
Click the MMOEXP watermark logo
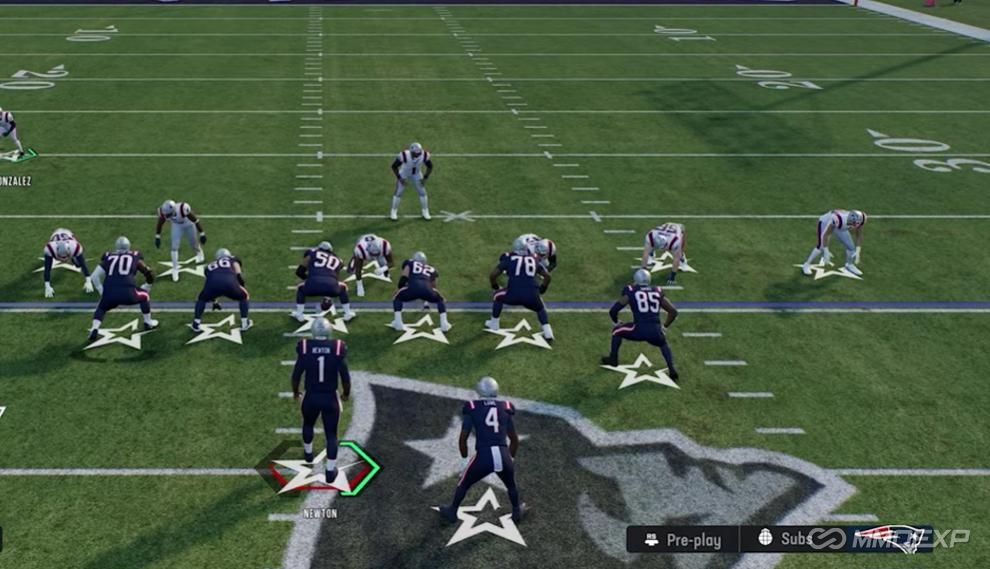[889, 538]
